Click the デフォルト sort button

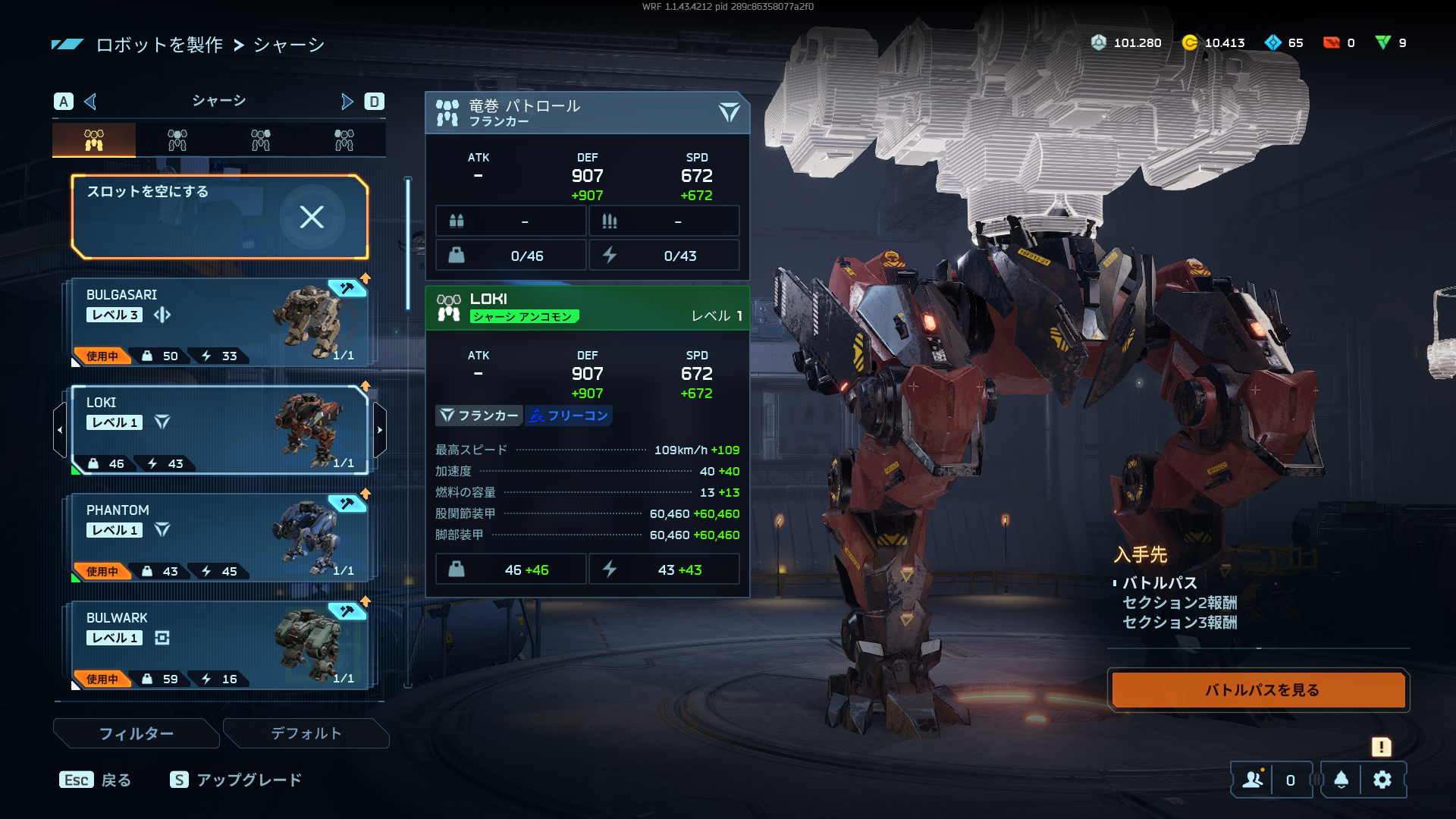click(306, 733)
